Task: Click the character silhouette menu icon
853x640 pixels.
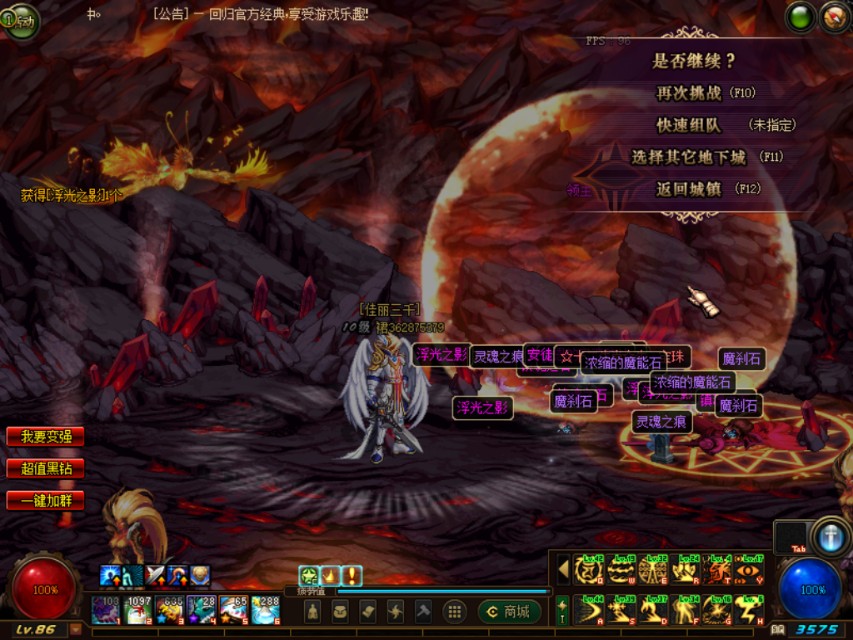Action: (x=314, y=611)
